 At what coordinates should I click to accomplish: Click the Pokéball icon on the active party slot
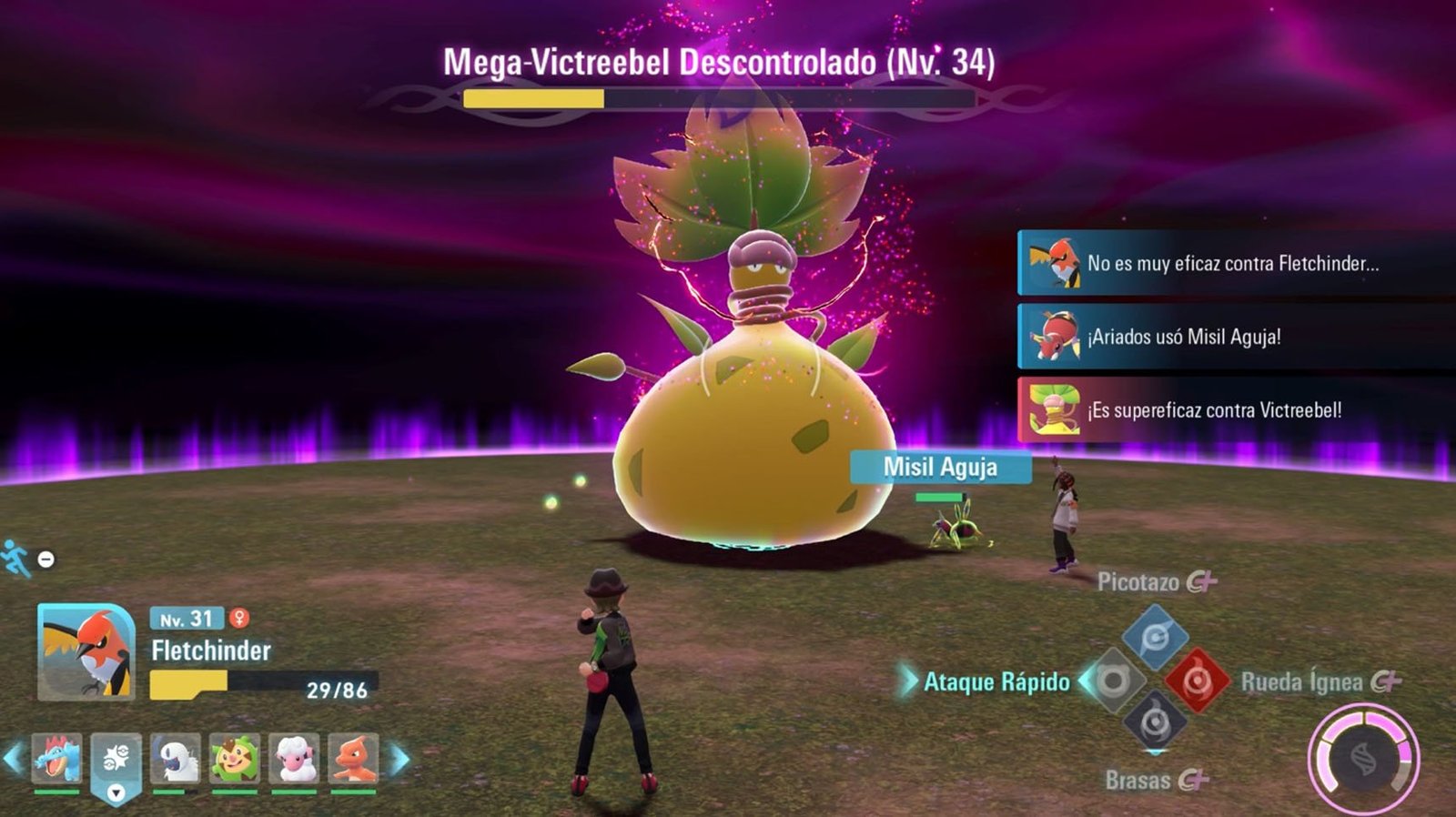coord(118,756)
